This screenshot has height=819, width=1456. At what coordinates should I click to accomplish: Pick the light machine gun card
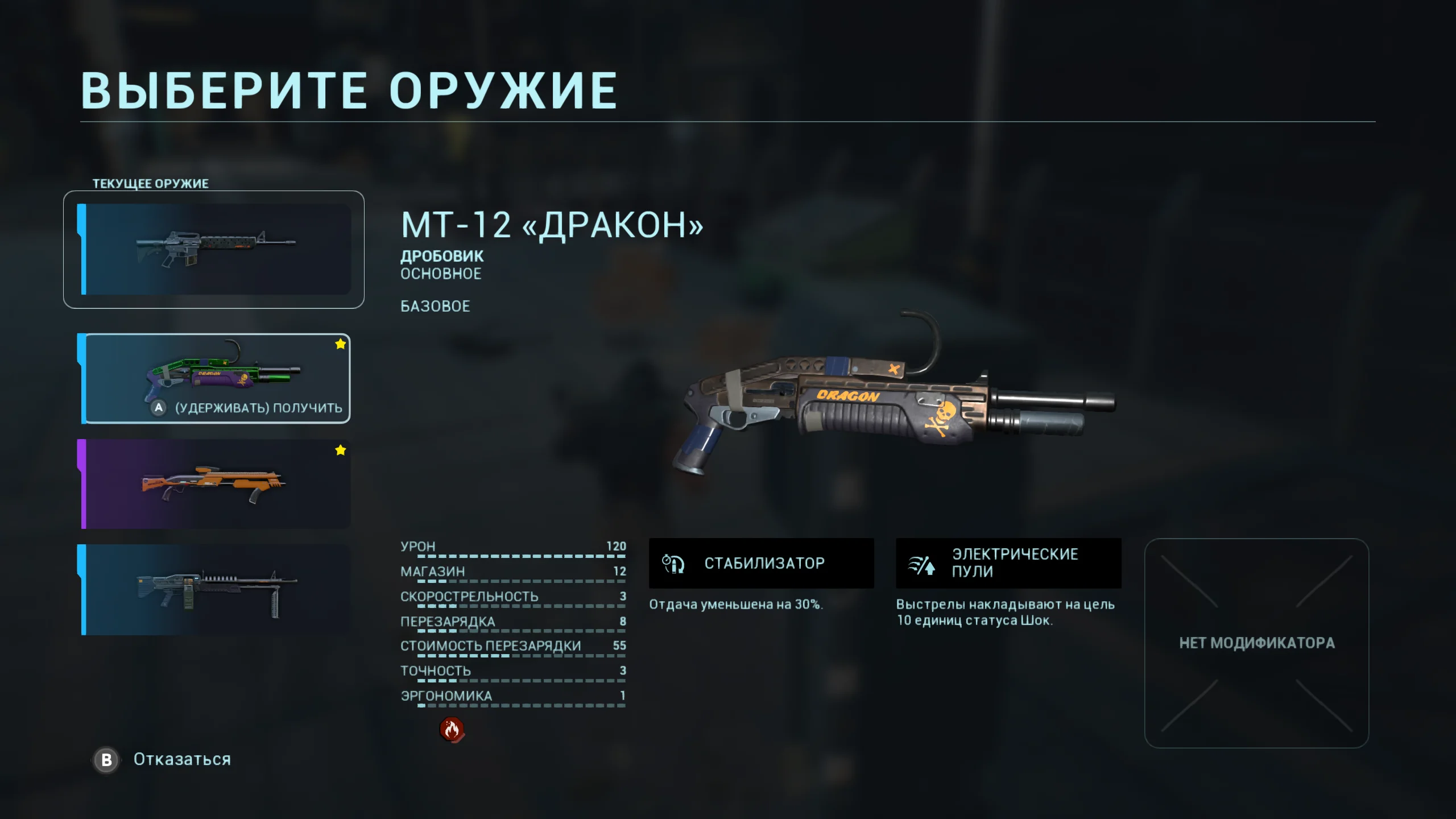coord(216,589)
